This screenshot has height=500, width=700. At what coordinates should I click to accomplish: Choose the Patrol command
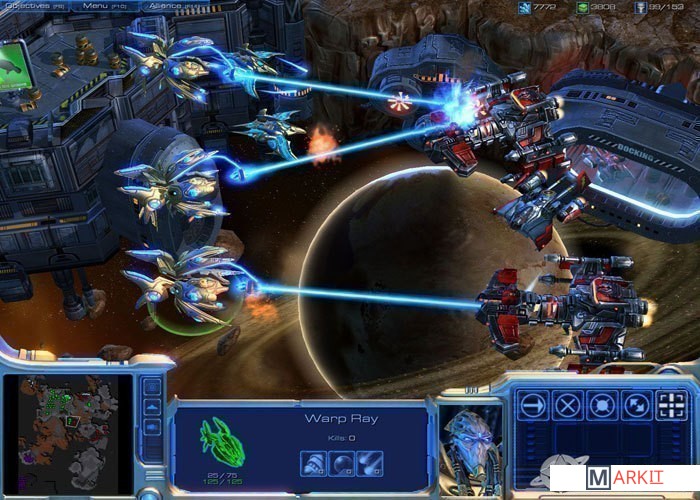636,405
